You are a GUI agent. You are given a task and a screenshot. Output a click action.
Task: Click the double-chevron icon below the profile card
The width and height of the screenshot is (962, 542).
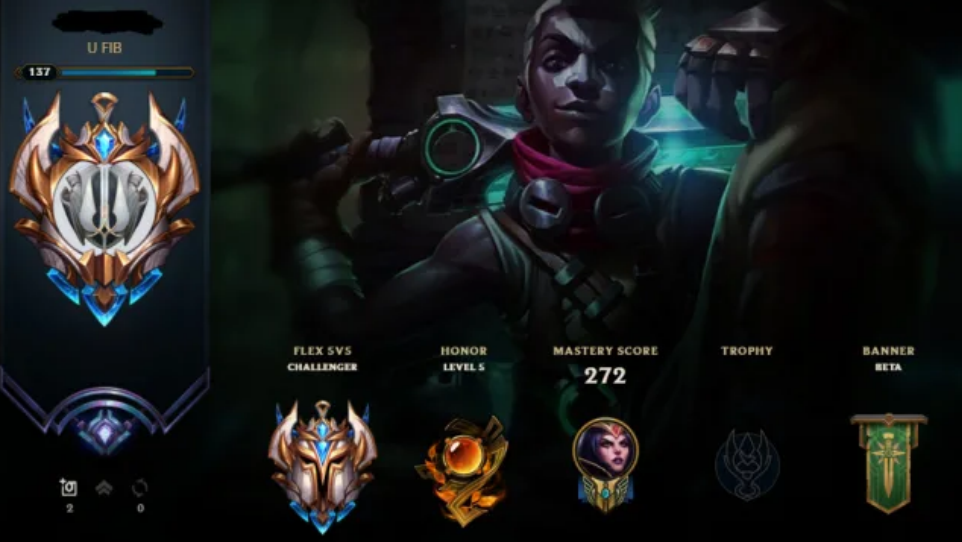pyautogui.click(x=104, y=488)
